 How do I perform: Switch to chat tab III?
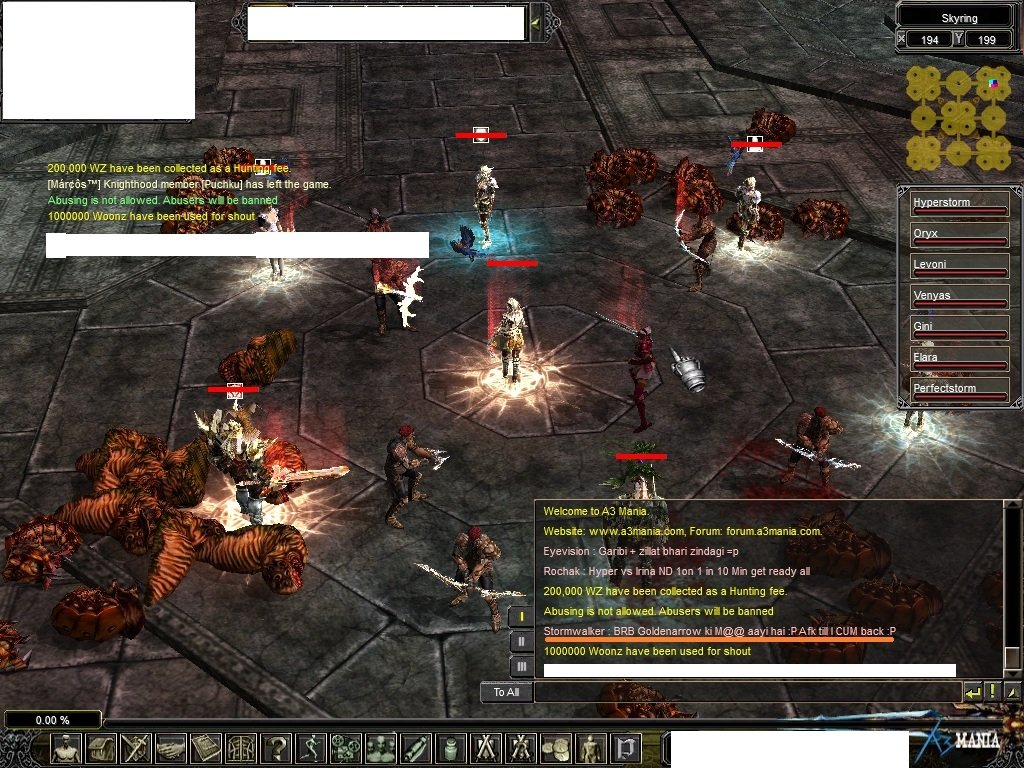521,666
